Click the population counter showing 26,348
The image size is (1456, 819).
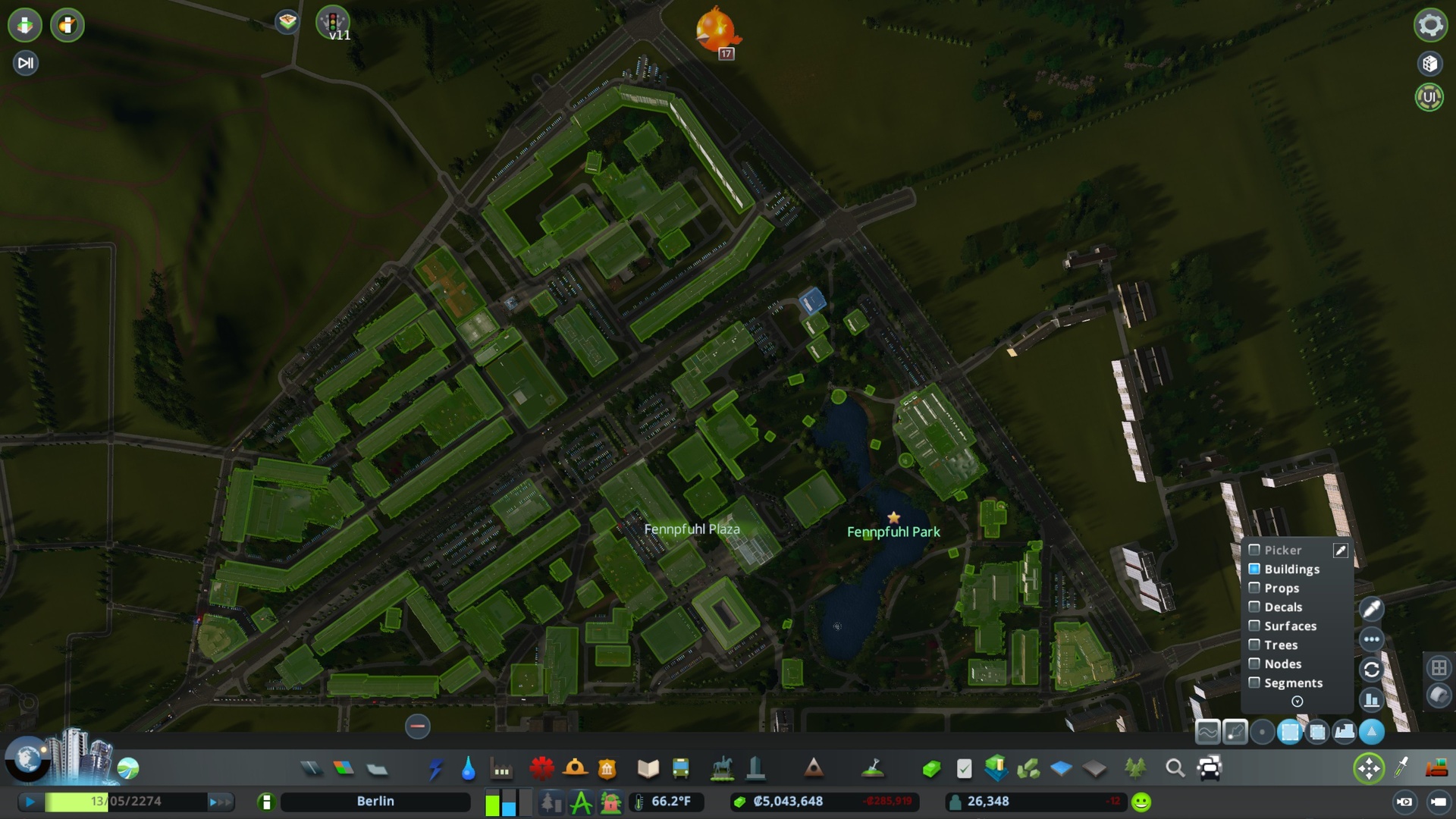point(986,800)
